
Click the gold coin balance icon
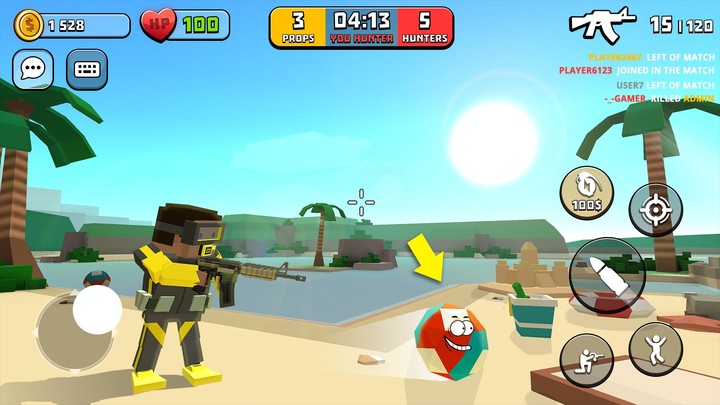click(29, 25)
